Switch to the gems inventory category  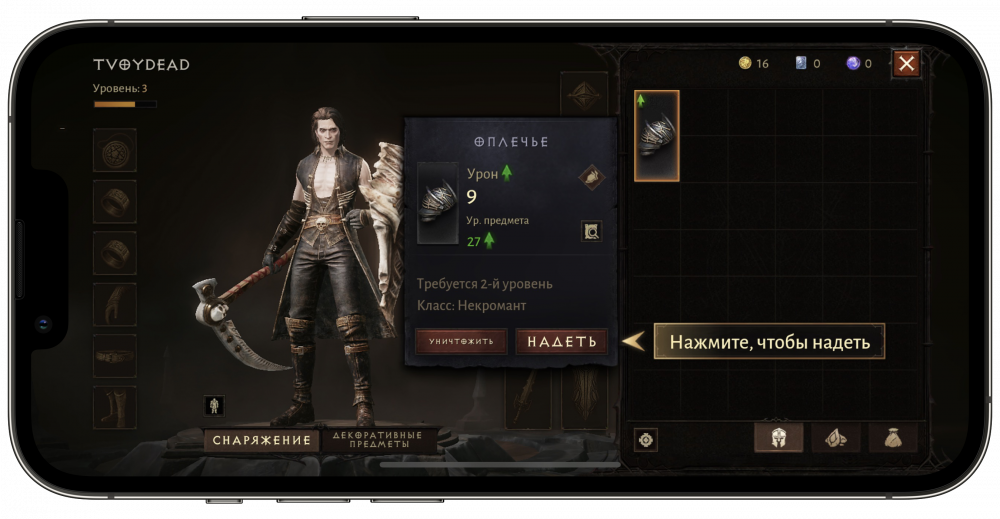coord(836,438)
